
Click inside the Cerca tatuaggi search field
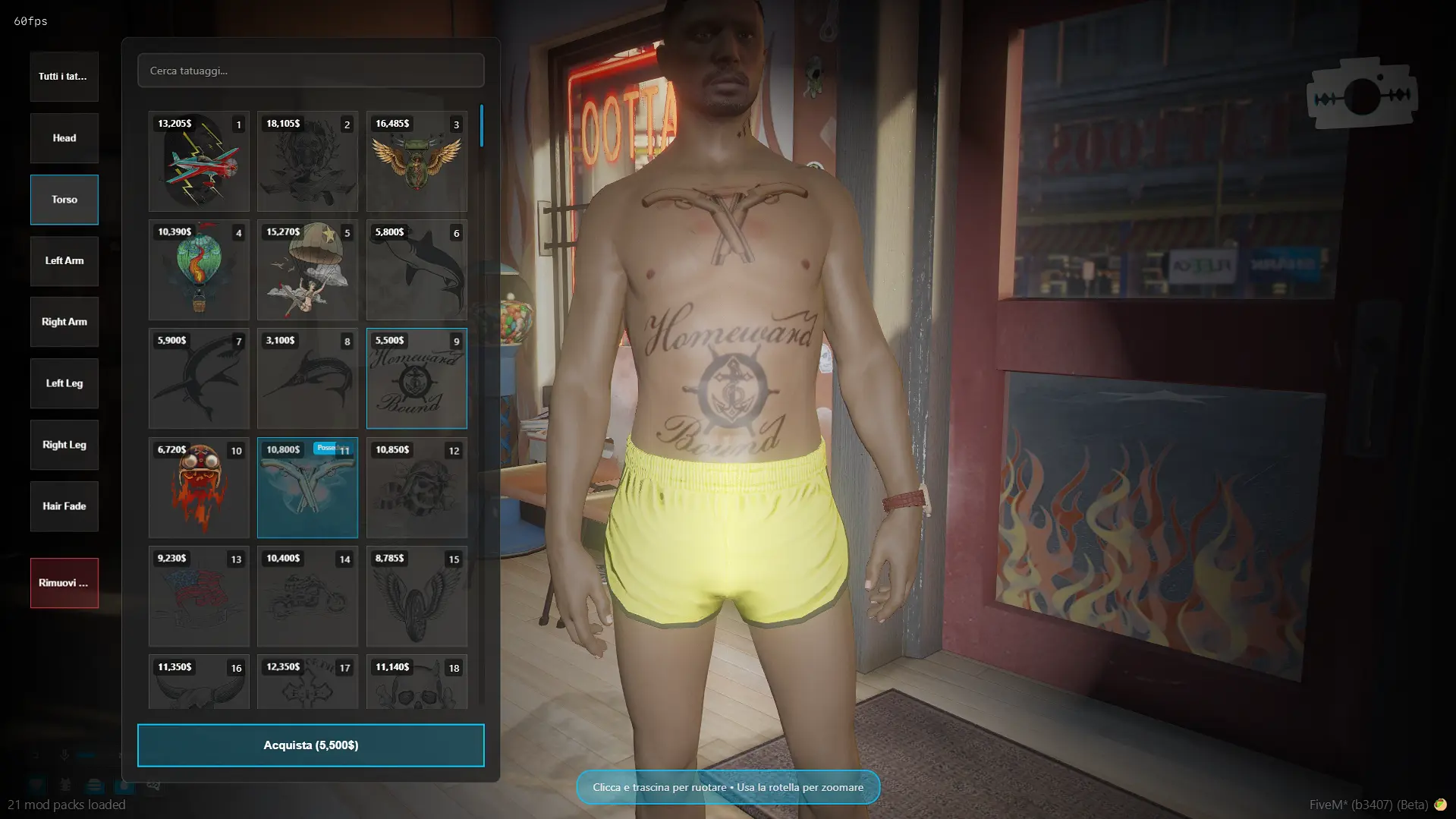(310, 70)
